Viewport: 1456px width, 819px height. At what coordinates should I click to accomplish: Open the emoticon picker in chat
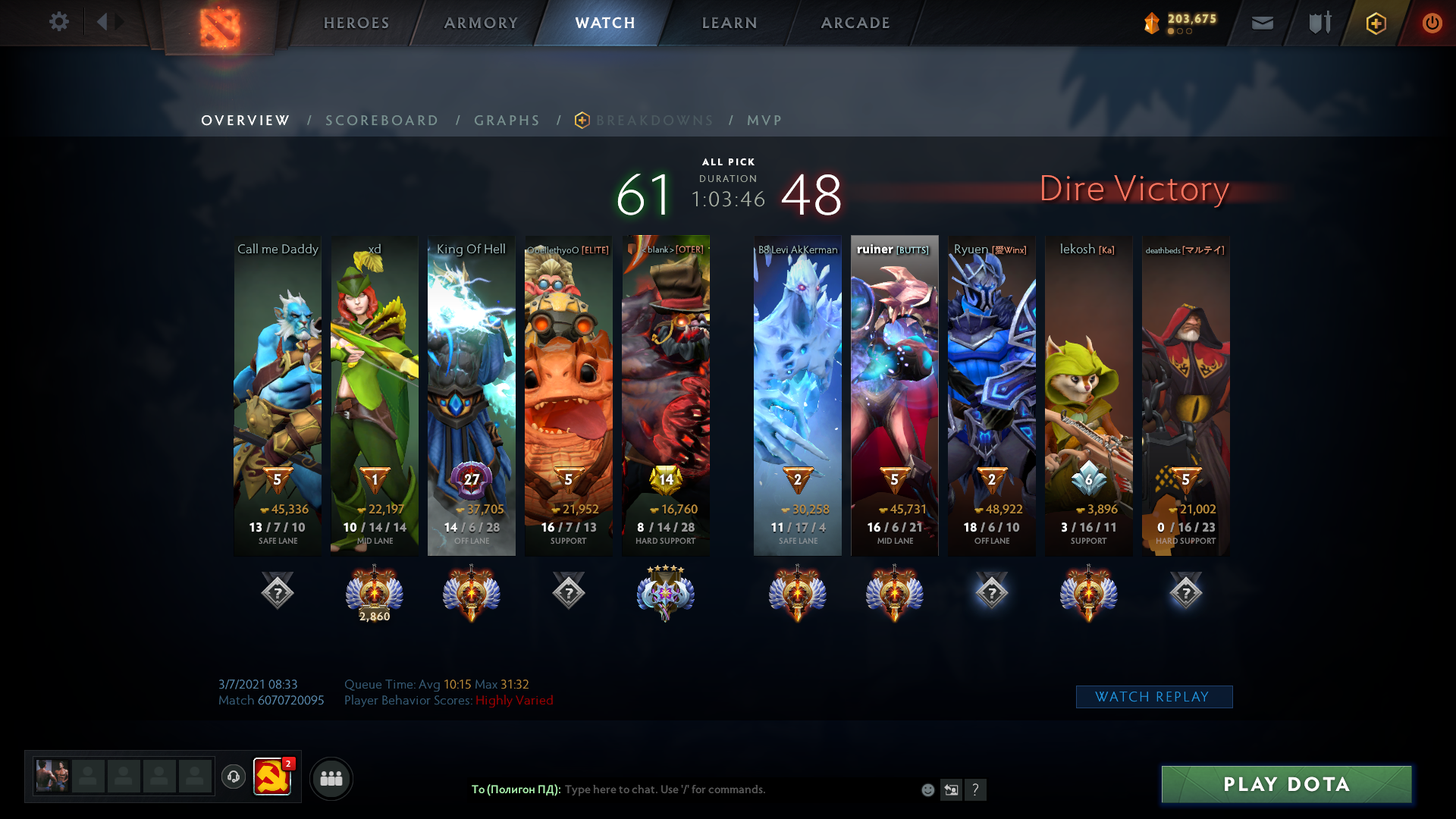pyautogui.click(x=927, y=790)
